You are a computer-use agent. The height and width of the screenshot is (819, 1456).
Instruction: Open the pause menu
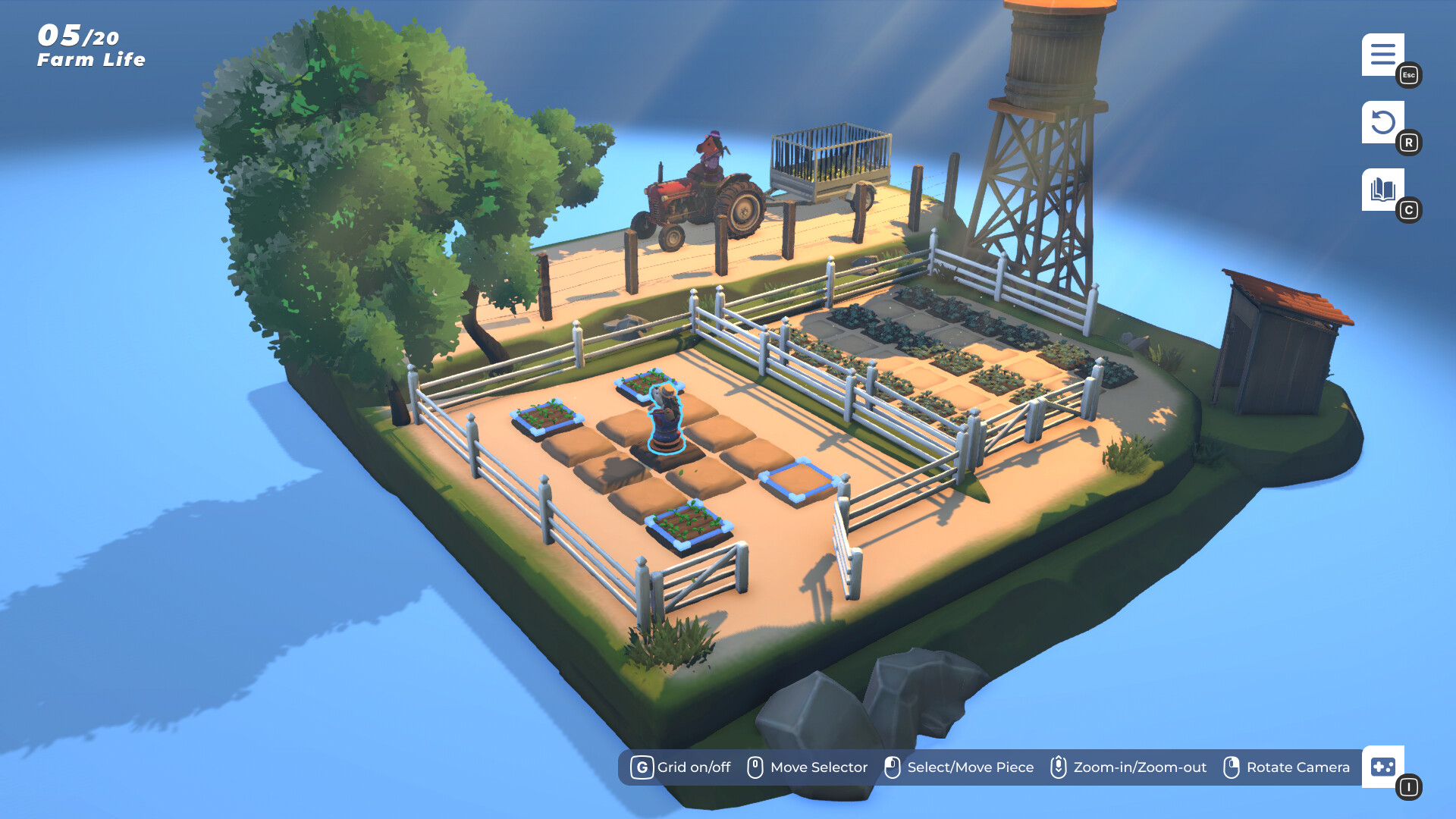coord(1384,55)
